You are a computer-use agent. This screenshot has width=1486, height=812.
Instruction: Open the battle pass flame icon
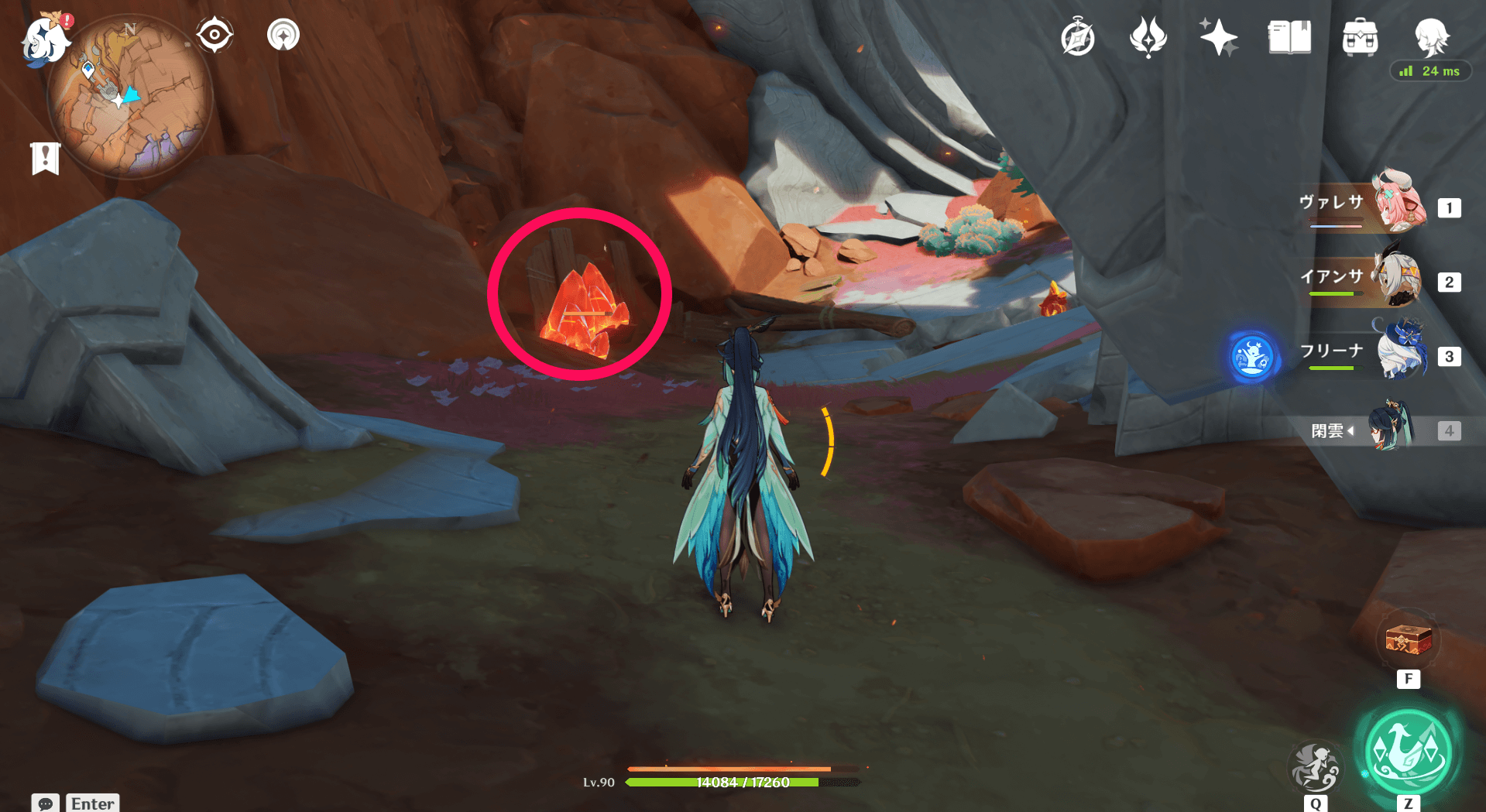[x=1148, y=37]
